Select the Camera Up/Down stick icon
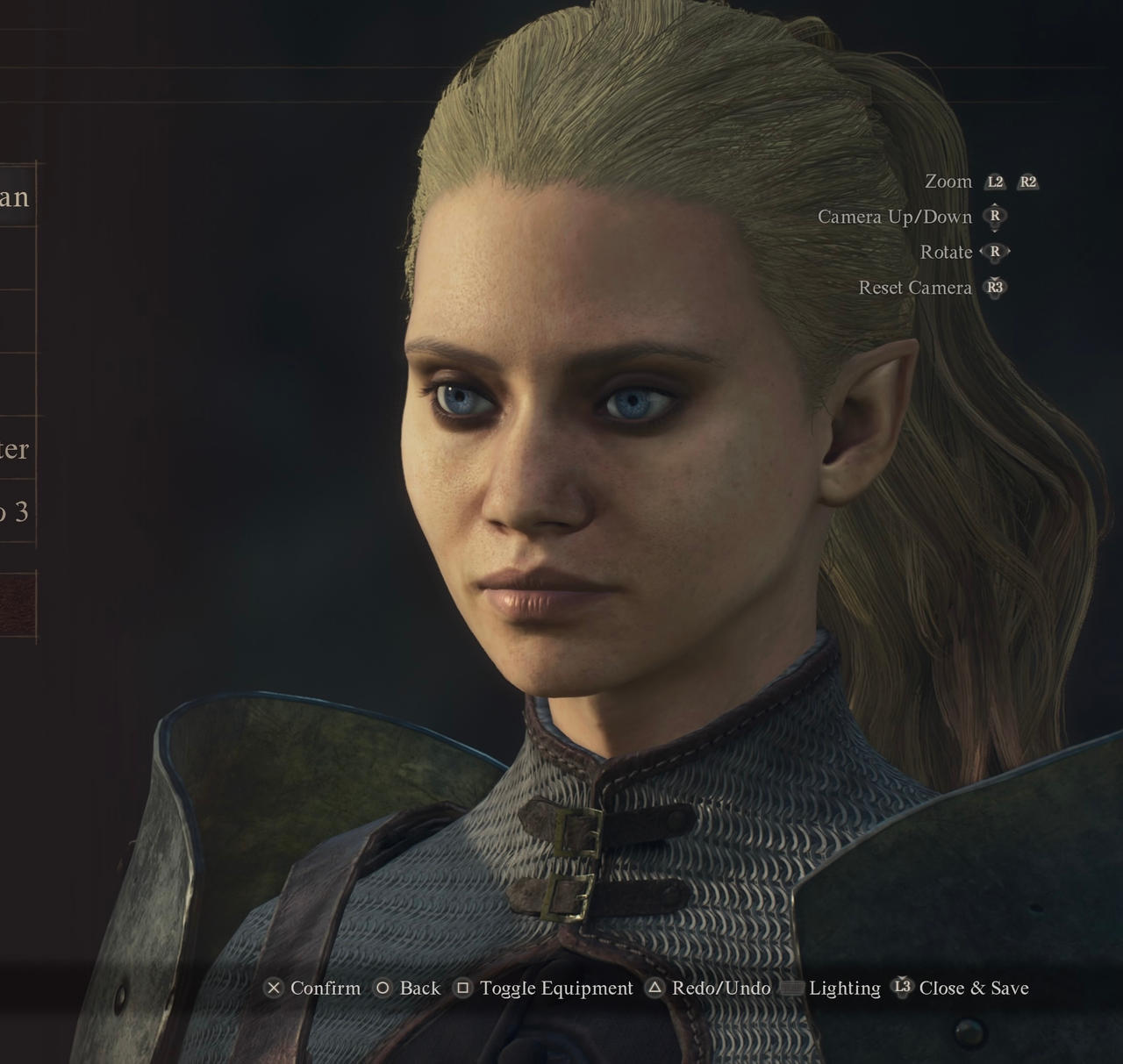The image size is (1123, 1064). [x=994, y=218]
